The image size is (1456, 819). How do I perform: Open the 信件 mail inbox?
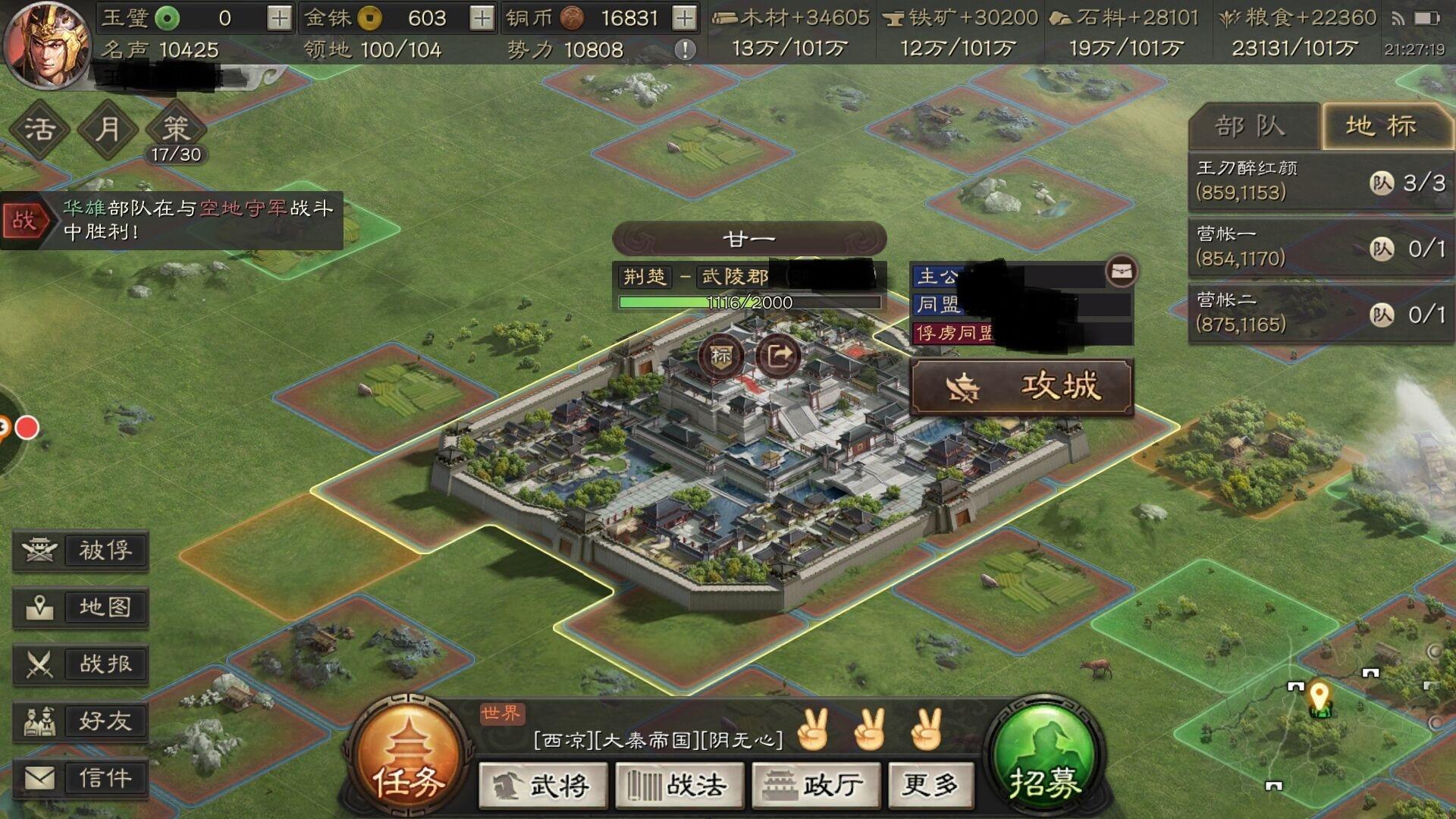pyautogui.click(x=80, y=778)
